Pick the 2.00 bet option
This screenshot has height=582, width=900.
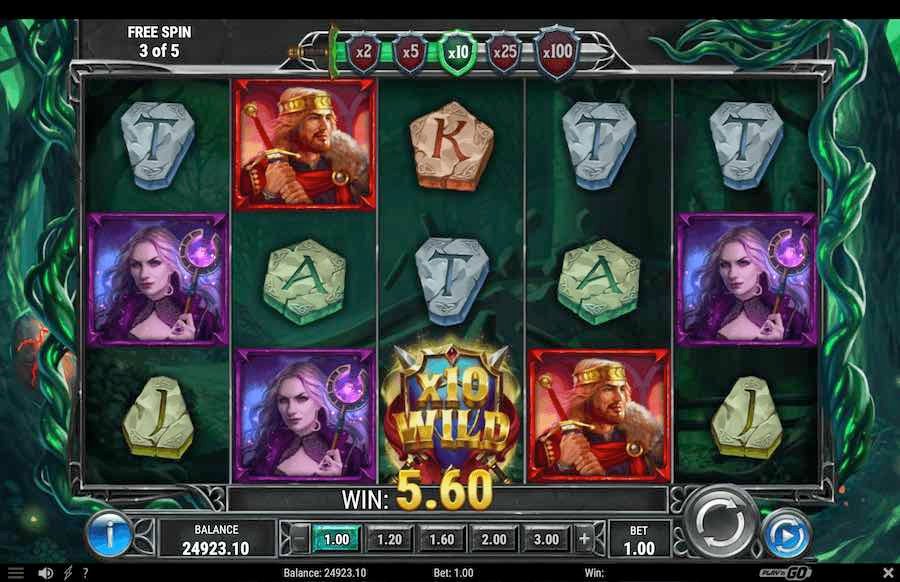tap(493, 539)
